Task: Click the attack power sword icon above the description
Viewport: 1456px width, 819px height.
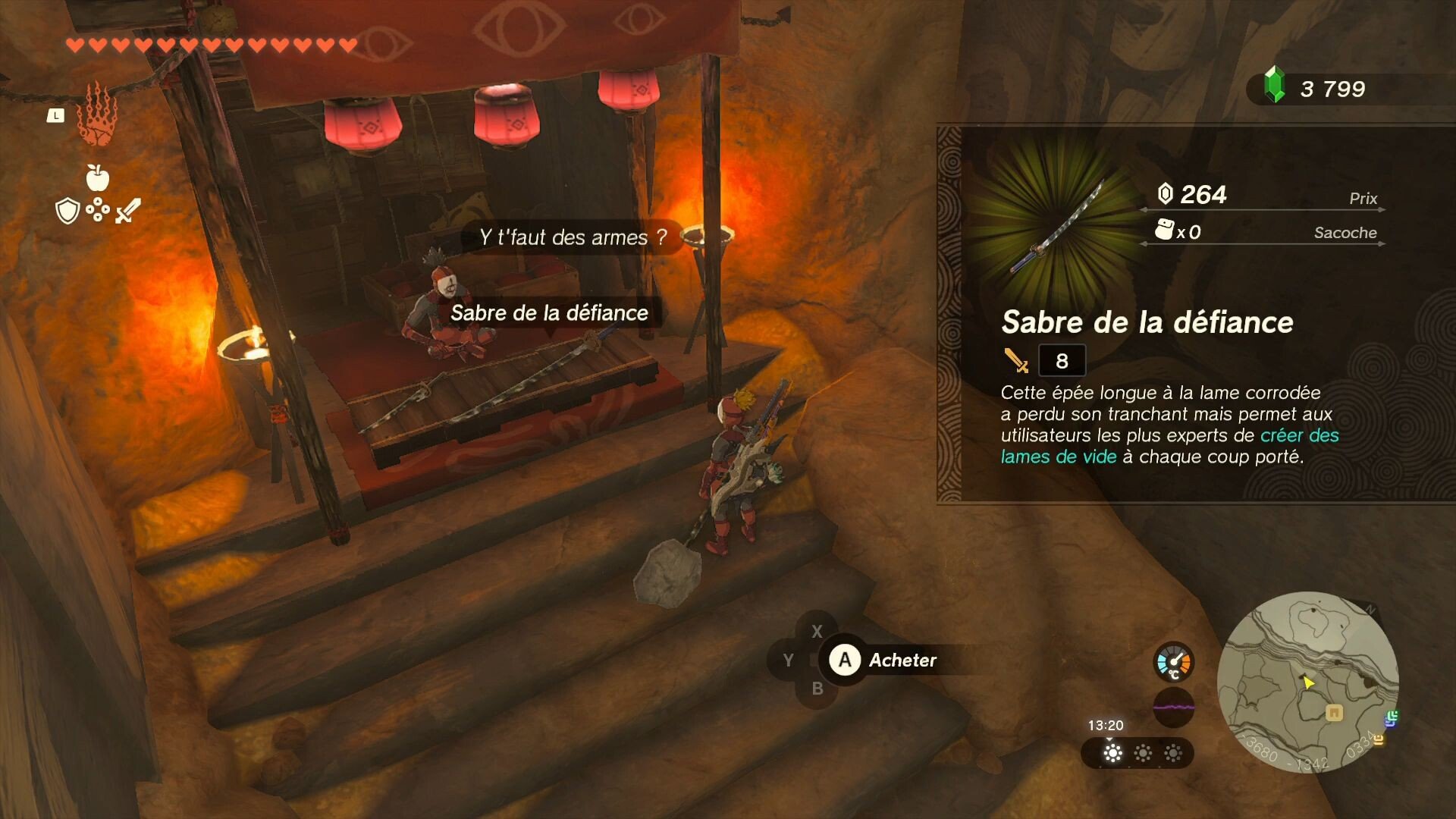Action: point(1017,360)
